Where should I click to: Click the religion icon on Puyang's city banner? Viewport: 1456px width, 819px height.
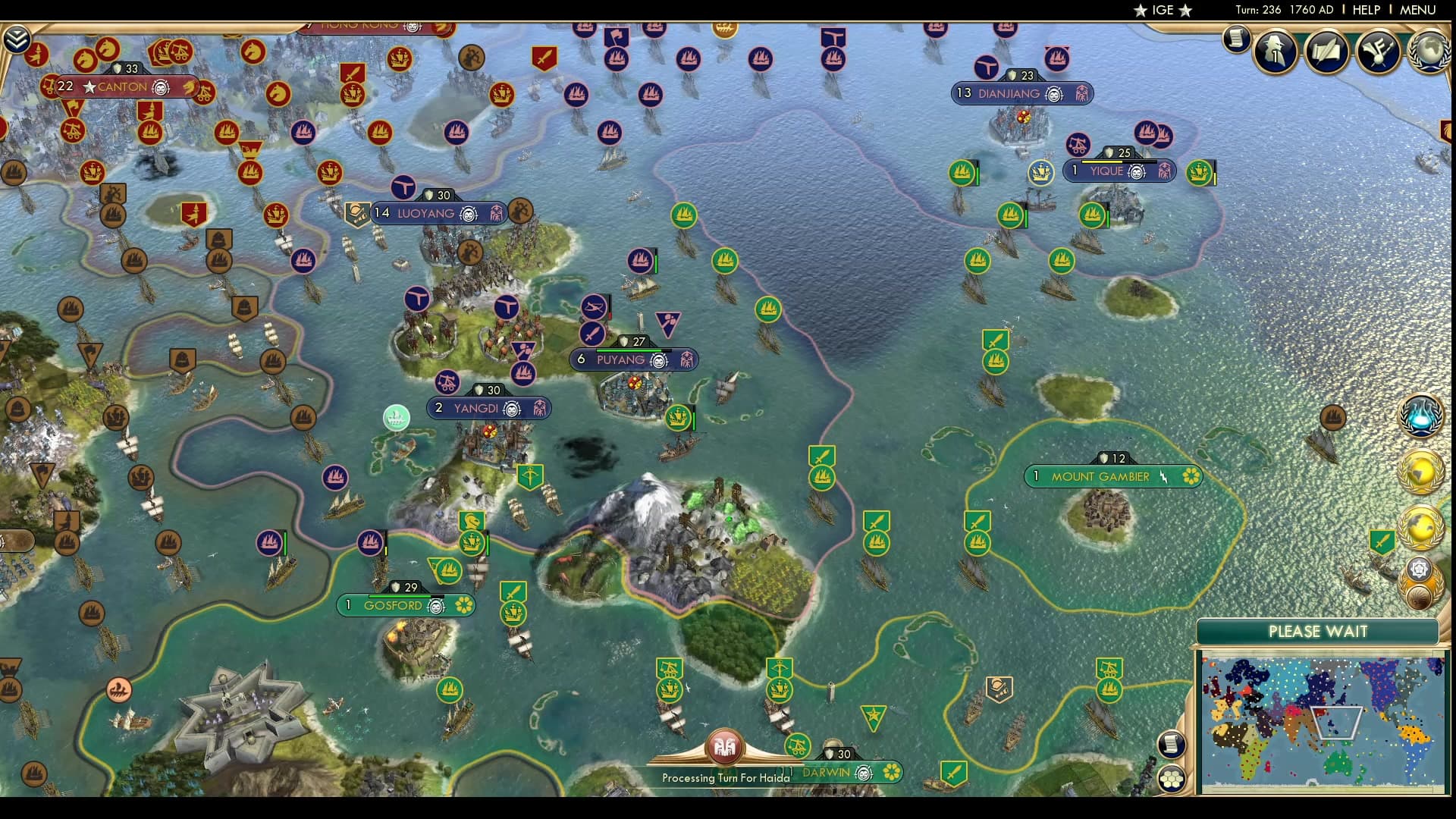(659, 360)
